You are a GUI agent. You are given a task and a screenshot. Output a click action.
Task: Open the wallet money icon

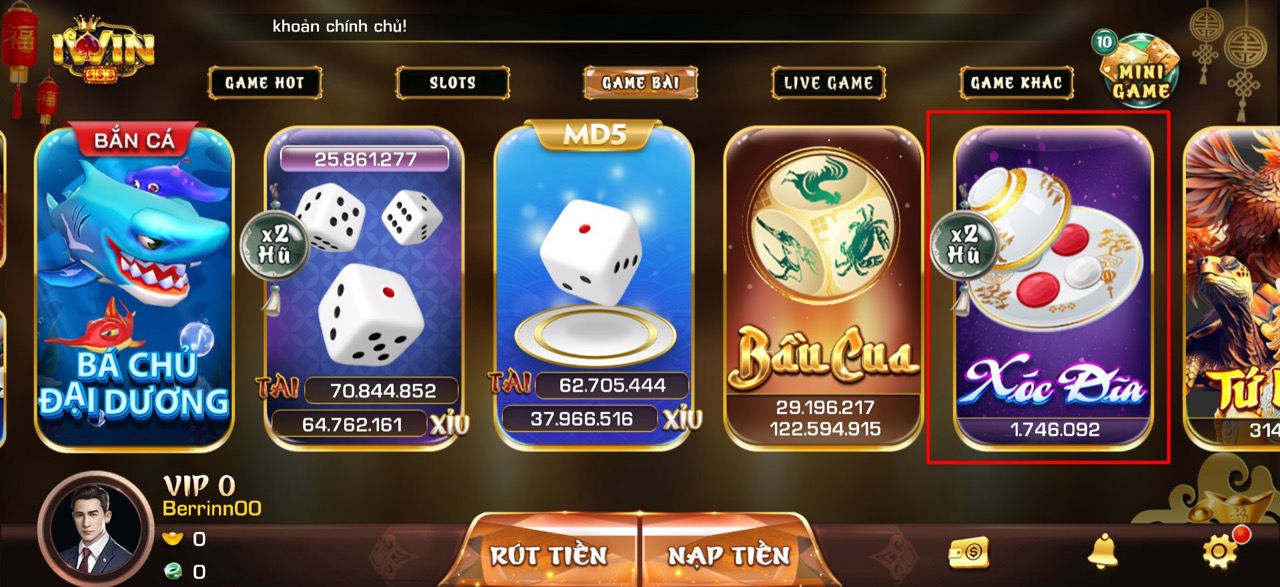point(968,551)
